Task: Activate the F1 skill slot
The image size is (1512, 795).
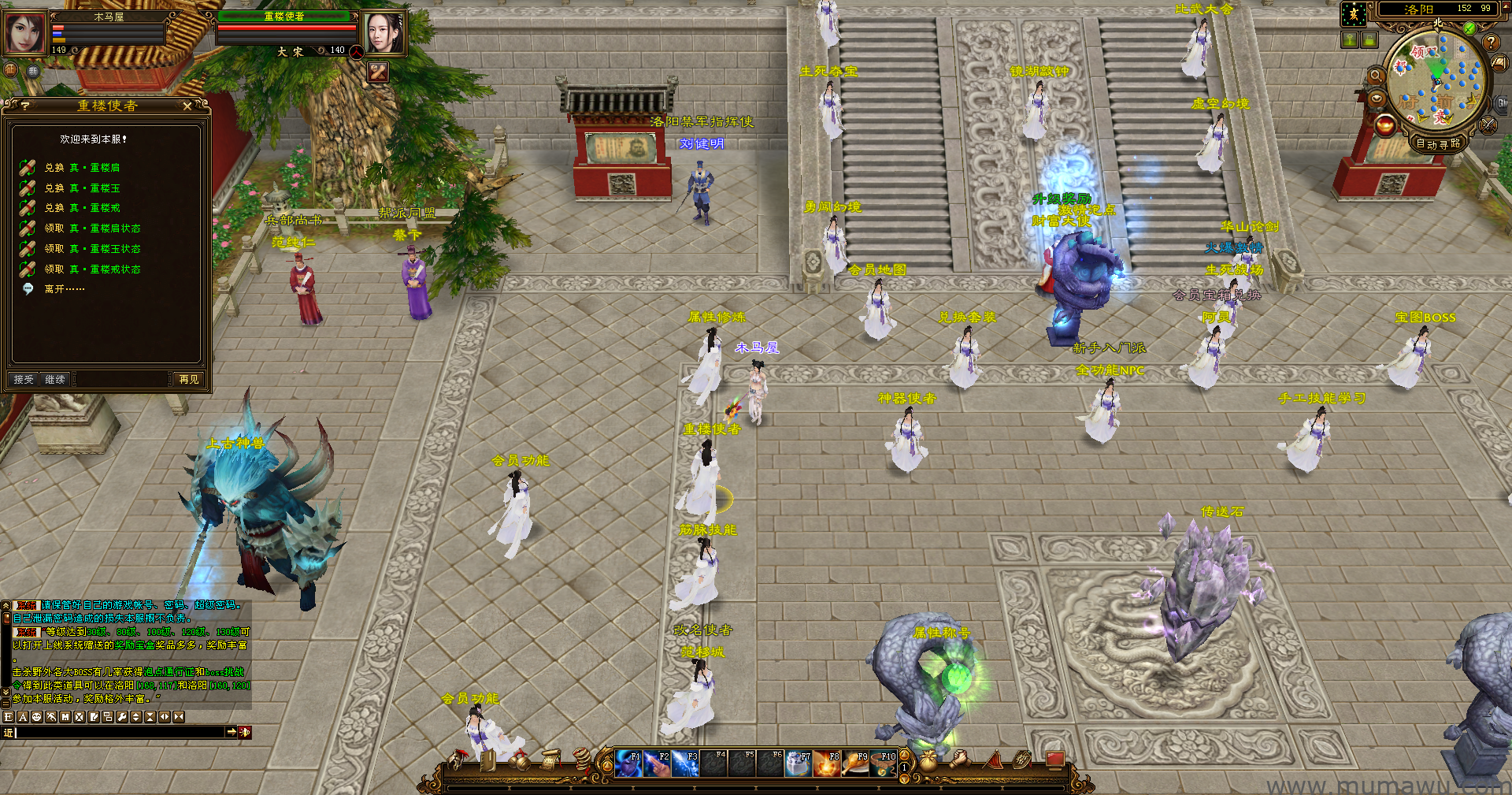Action: (x=628, y=763)
